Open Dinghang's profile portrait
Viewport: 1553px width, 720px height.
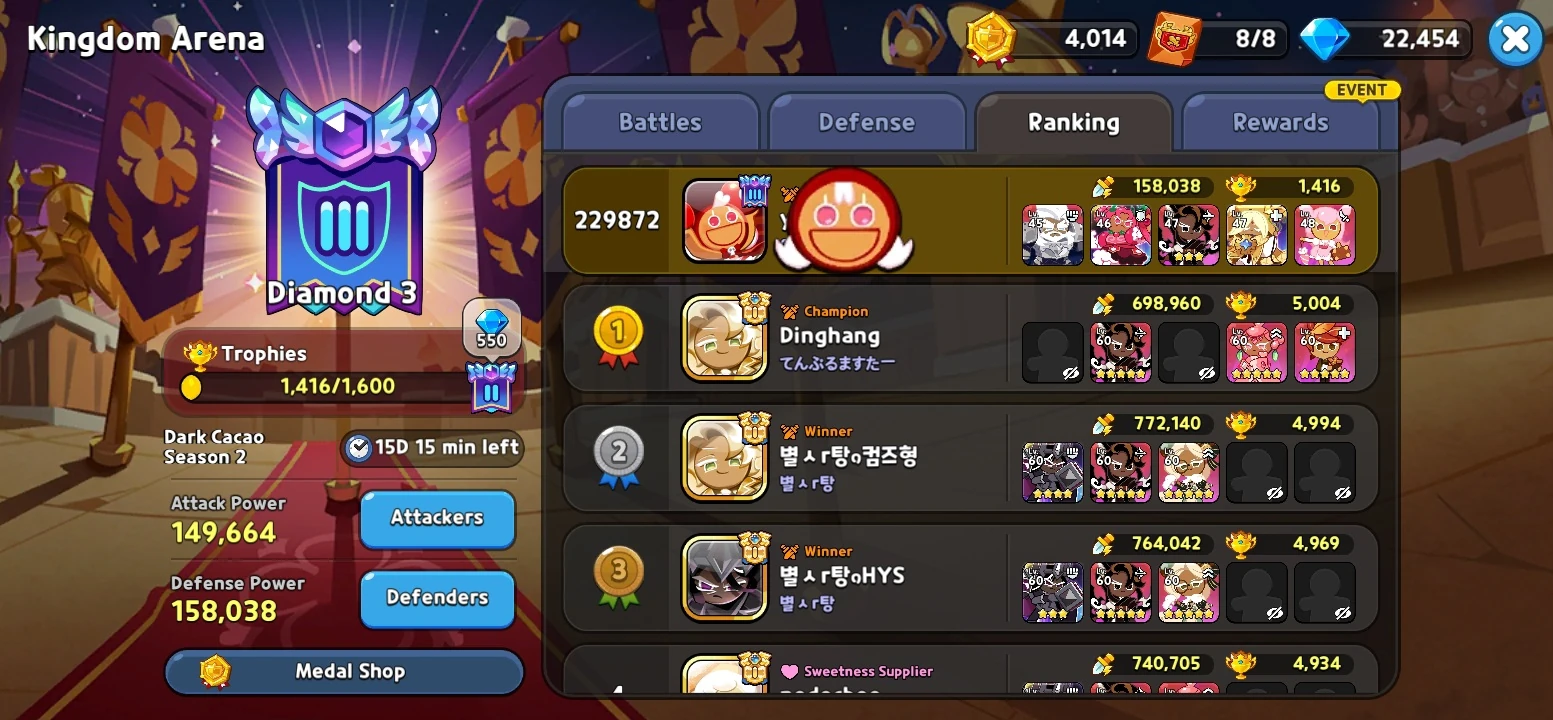[724, 335]
